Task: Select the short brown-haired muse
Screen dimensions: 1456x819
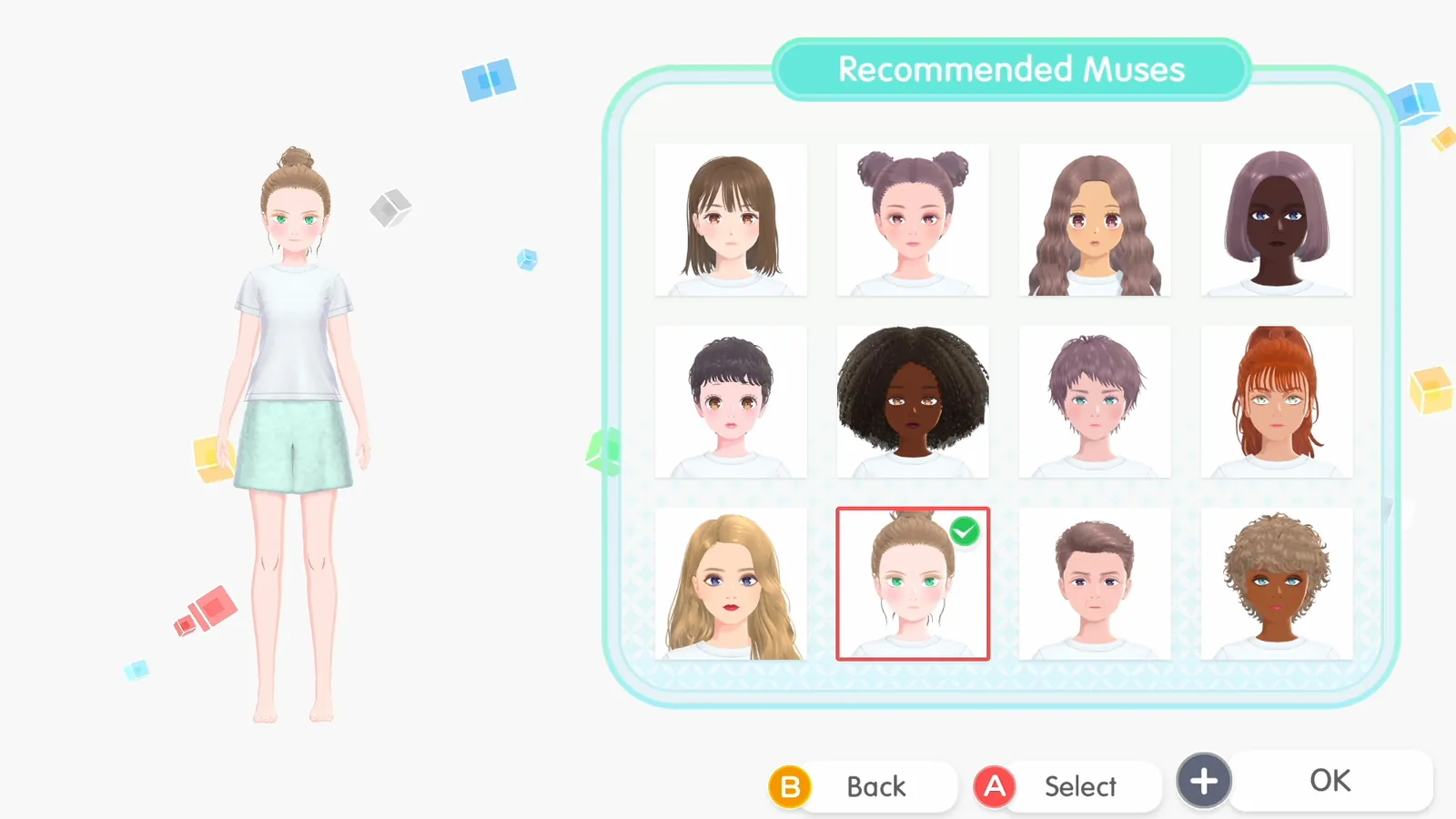Action: point(1094,583)
